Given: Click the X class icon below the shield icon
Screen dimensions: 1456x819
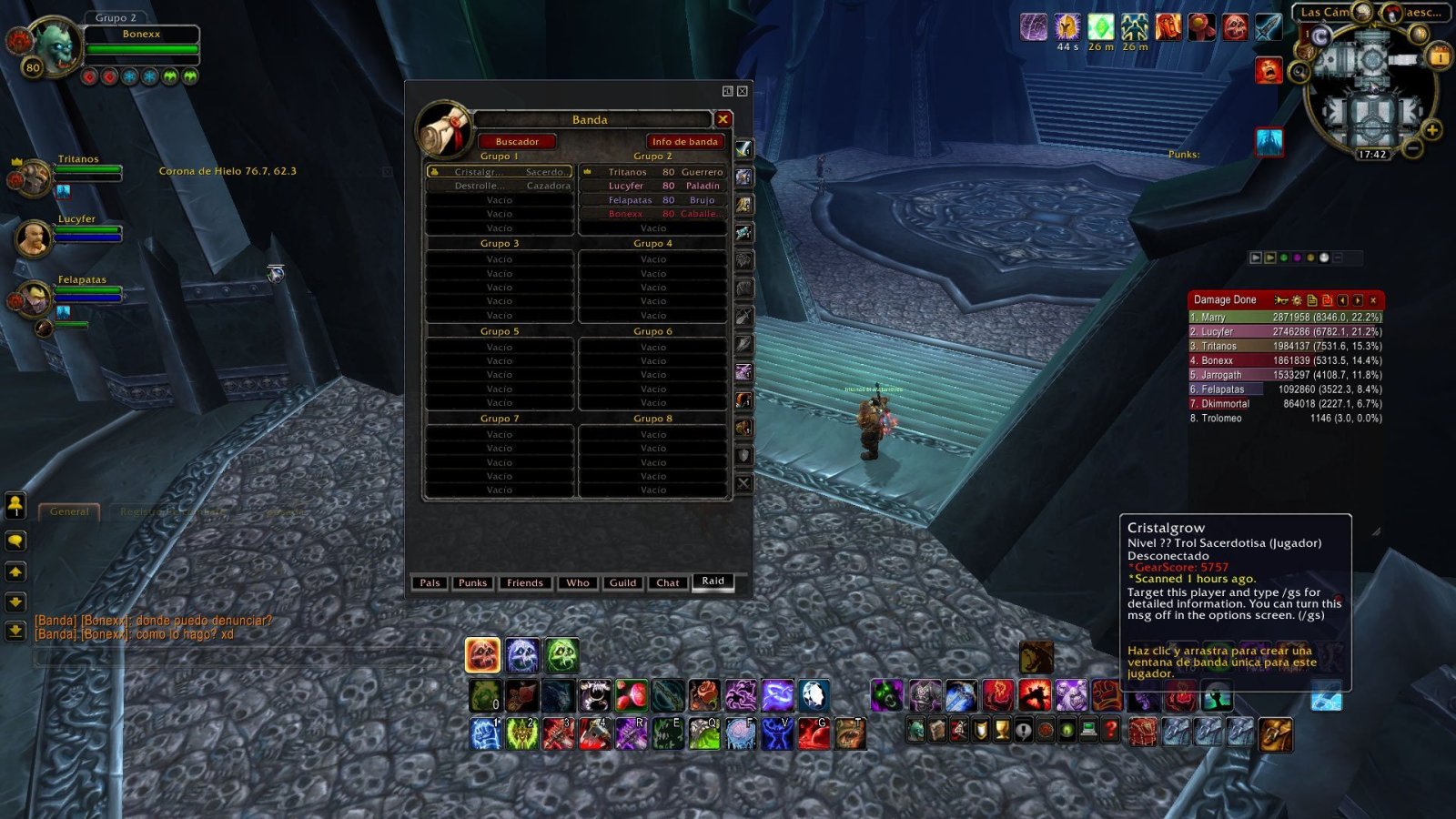Looking at the screenshot, I should [742, 484].
